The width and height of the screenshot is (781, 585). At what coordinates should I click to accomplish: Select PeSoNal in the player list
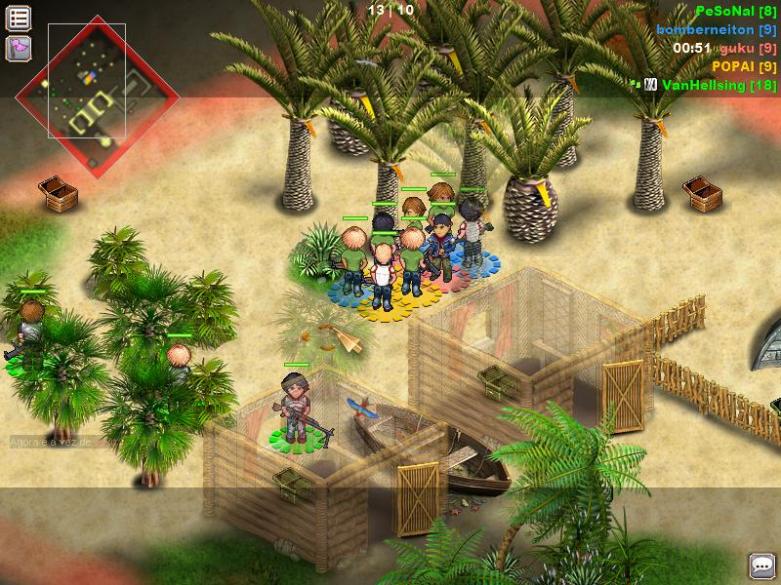point(734,11)
